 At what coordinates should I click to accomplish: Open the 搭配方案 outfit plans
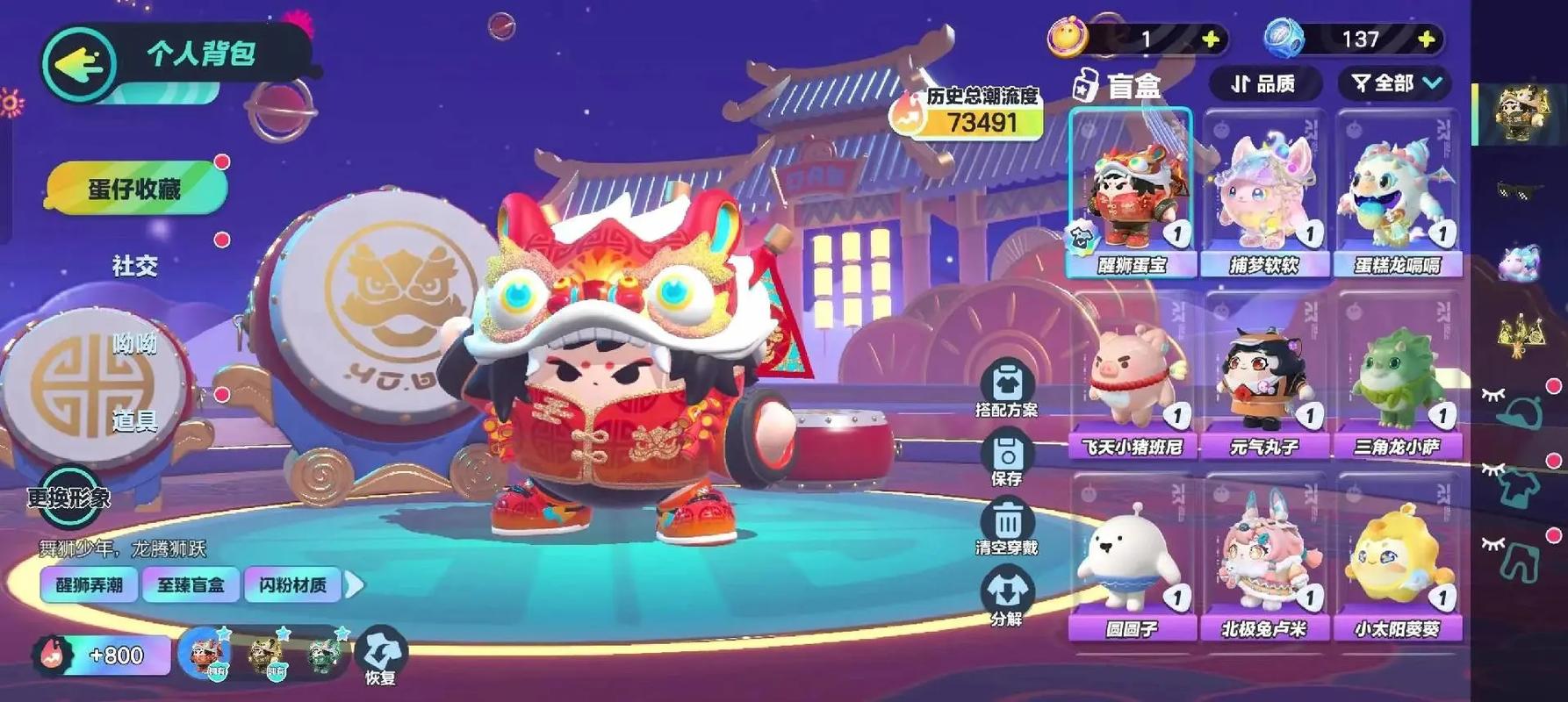(1006, 390)
